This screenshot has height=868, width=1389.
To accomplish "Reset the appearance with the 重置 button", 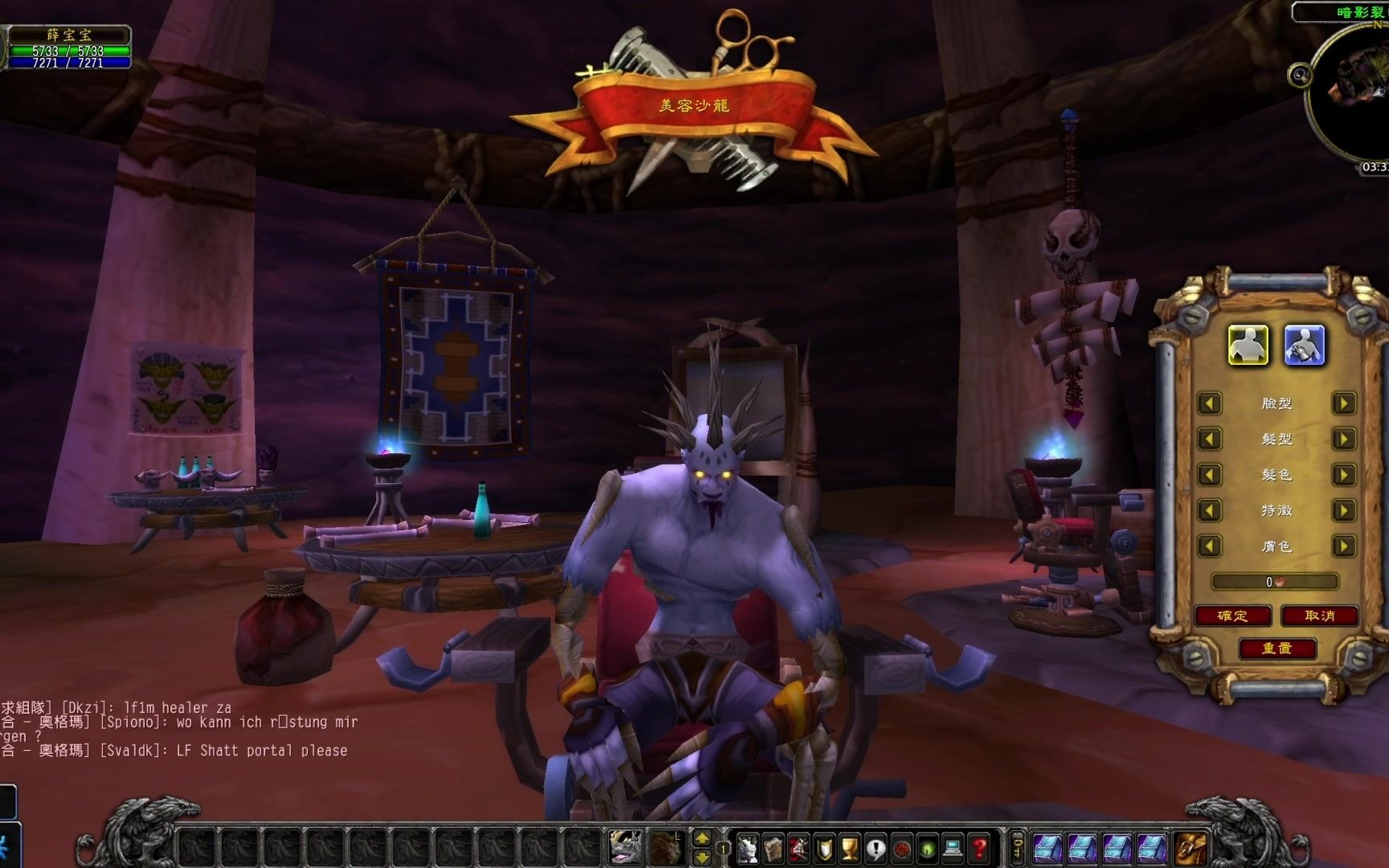I will click(1278, 646).
